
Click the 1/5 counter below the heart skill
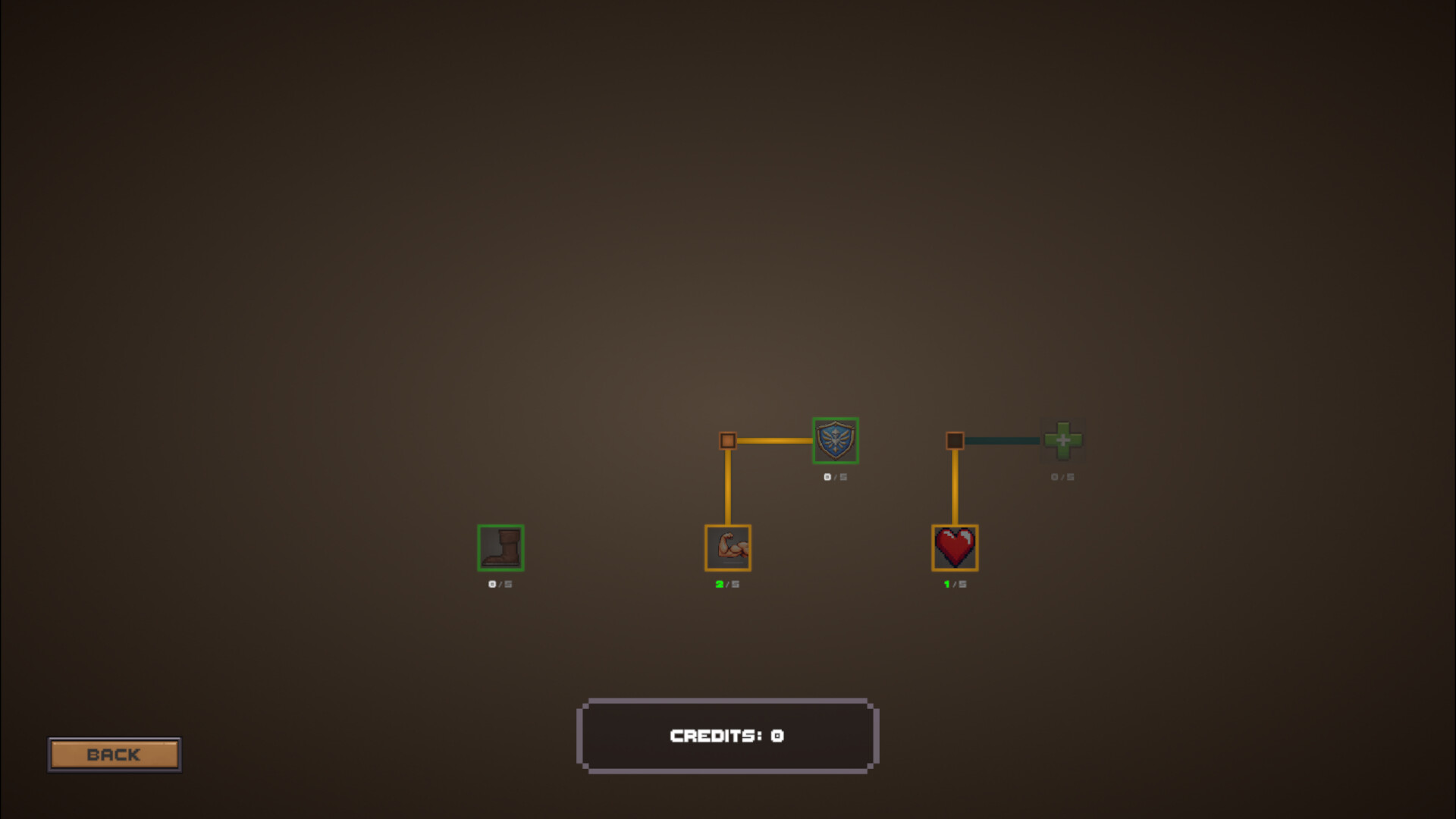[x=955, y=584]
